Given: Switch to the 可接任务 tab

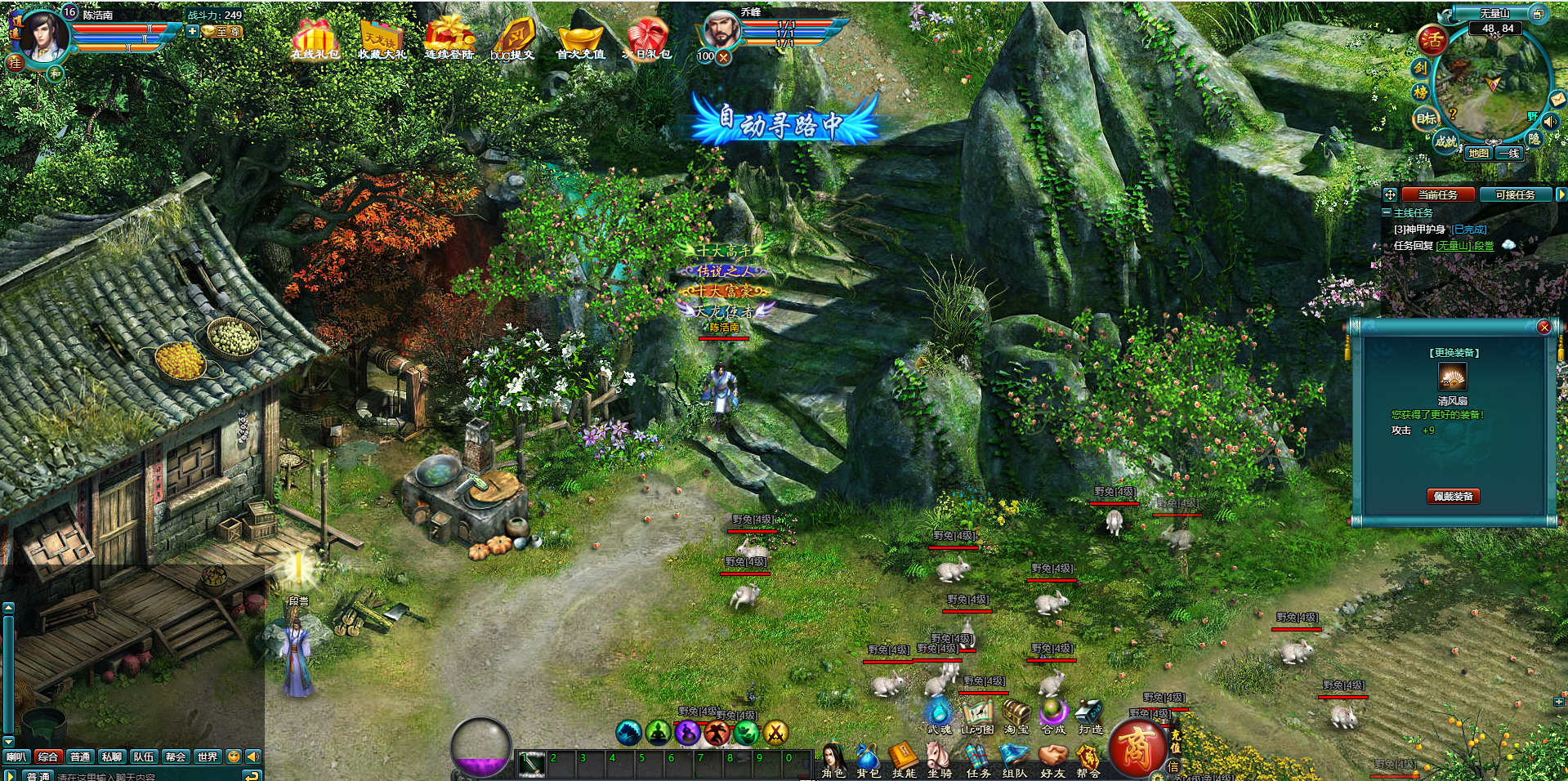Looking at the screenshot, I should click(x=1515, y=194).
